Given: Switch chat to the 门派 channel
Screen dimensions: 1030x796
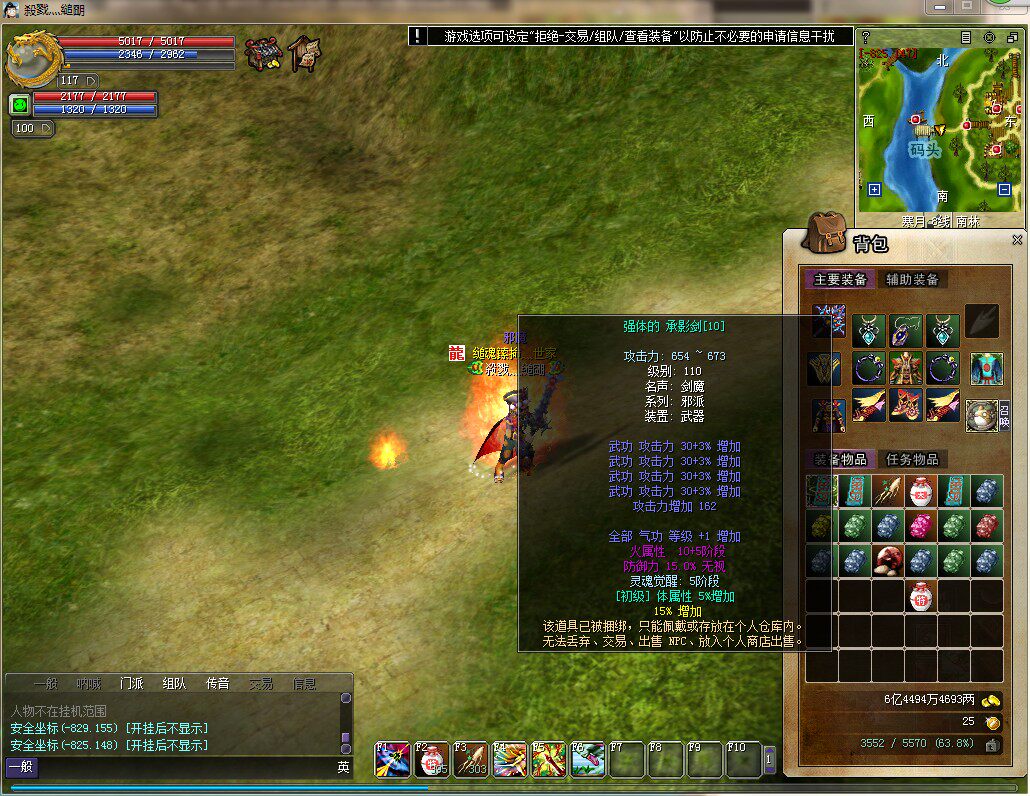Looking at the screenshot, I should click(x=131, y=684).
